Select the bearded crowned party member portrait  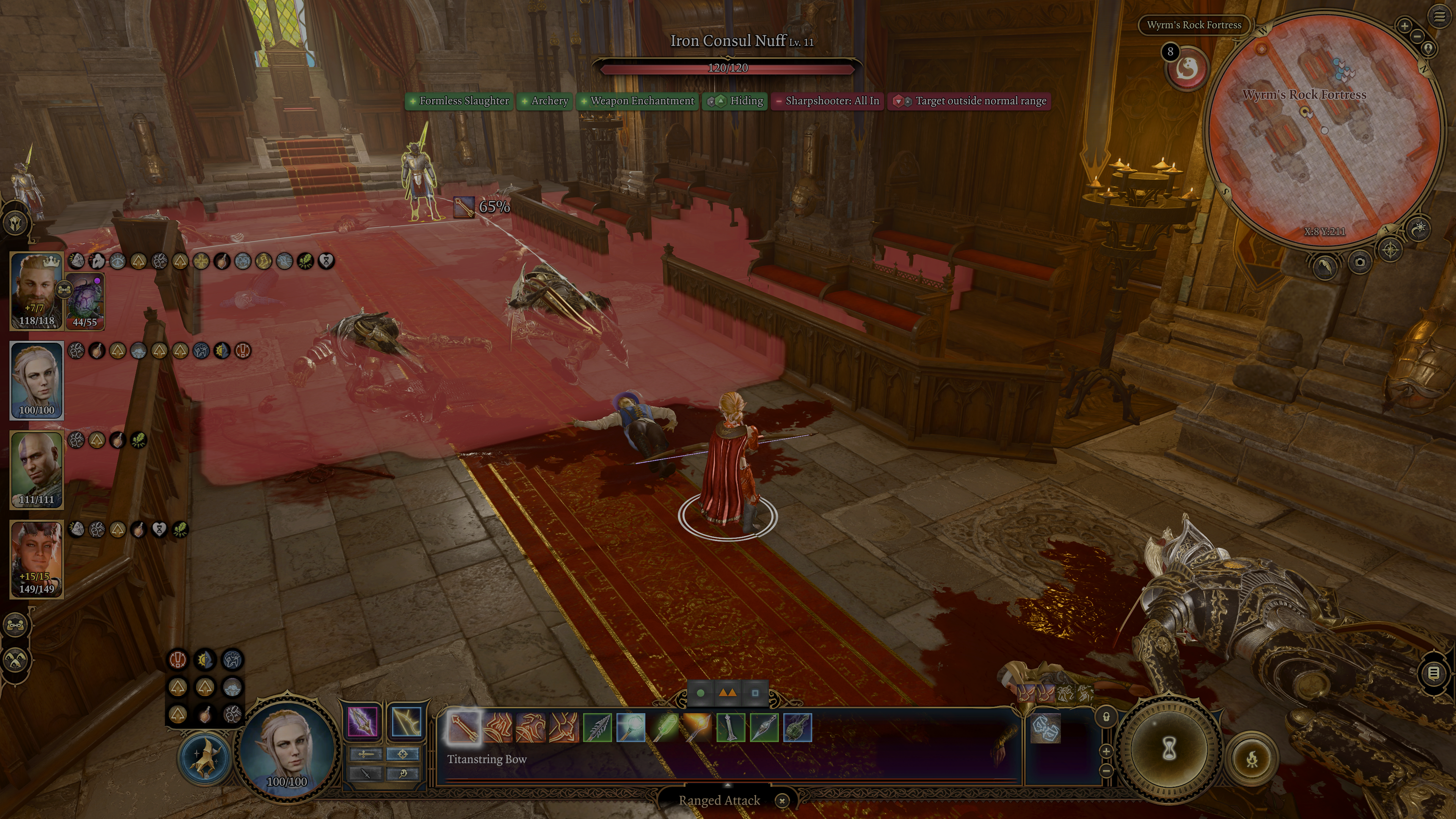pos(37,290)
